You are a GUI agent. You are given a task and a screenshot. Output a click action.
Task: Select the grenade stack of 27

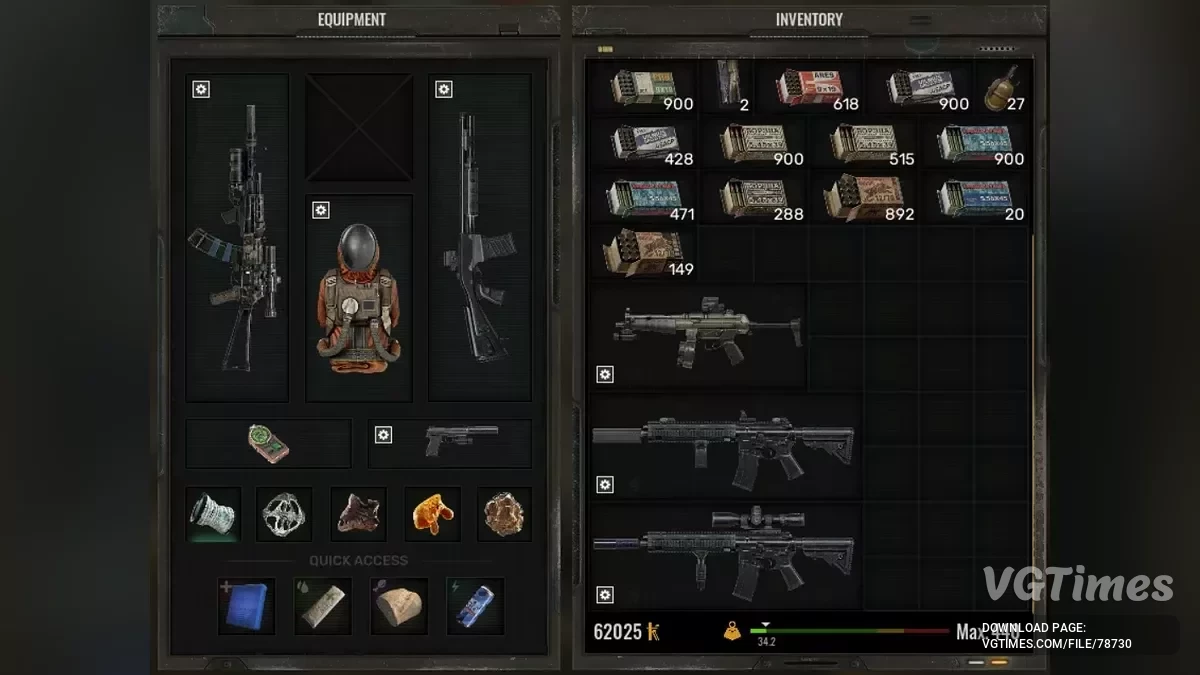(x=1003, y=89)
